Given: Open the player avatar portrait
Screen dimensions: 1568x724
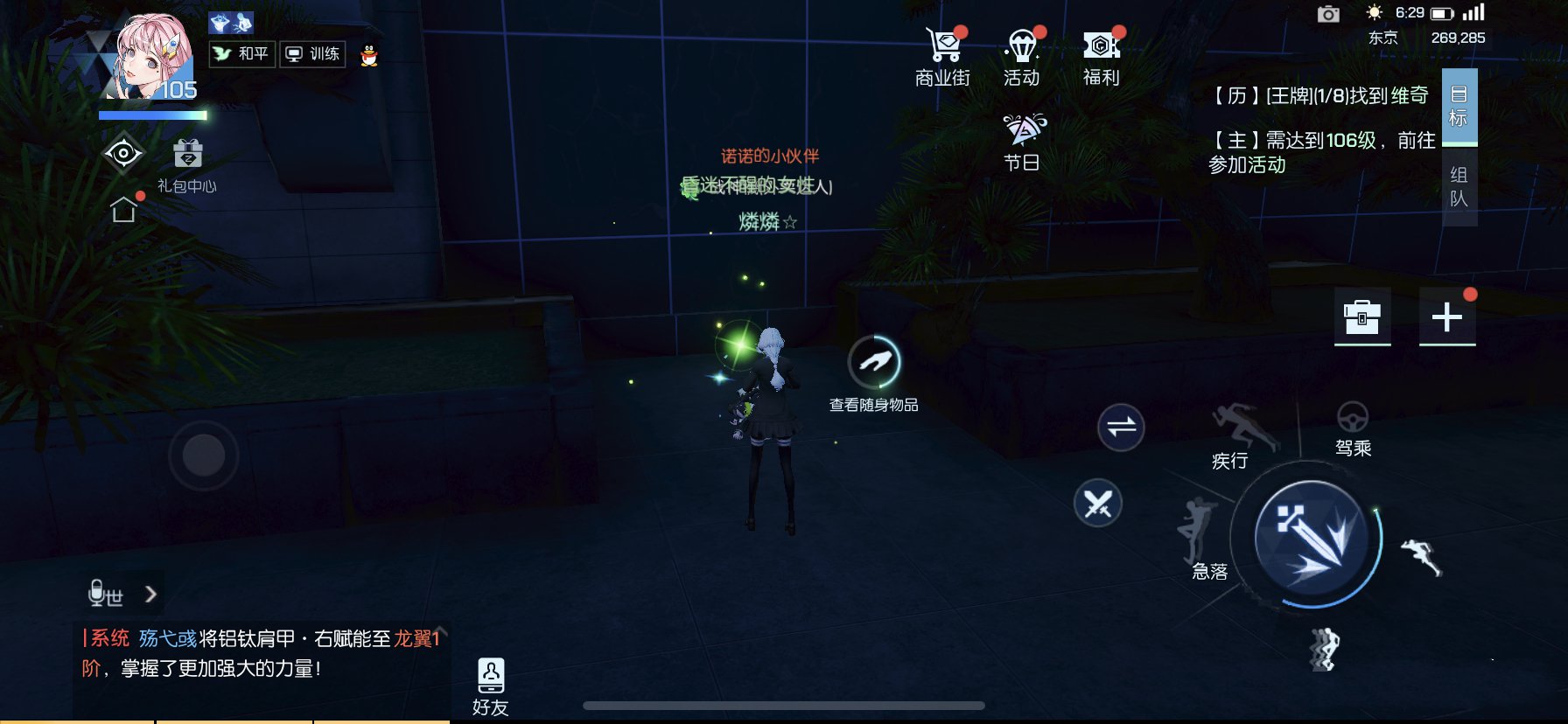Looking at the screenshot, I should click(x=147, y=52).
